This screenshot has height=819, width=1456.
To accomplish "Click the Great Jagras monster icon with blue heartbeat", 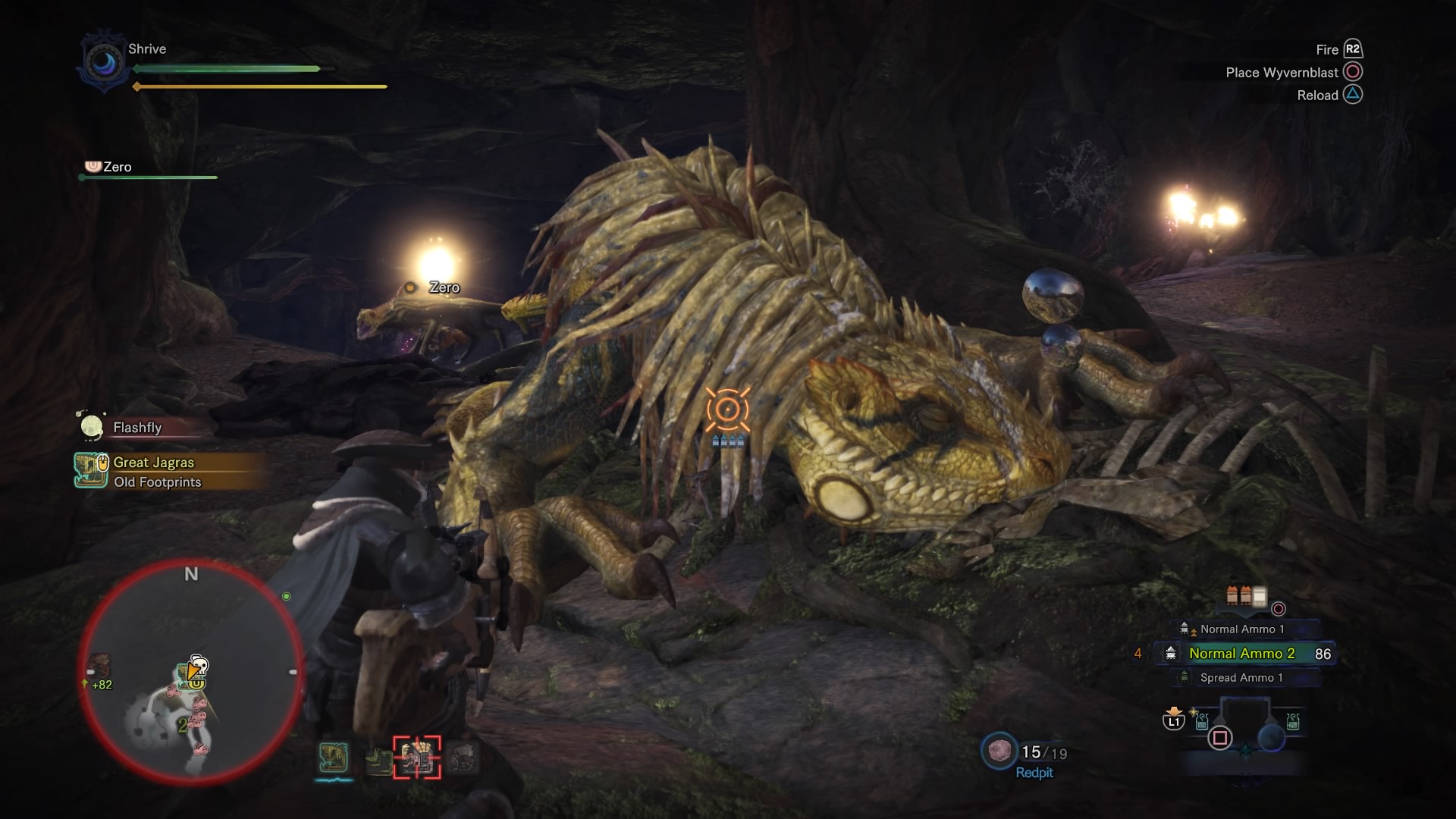I will [x=334, y=758].
